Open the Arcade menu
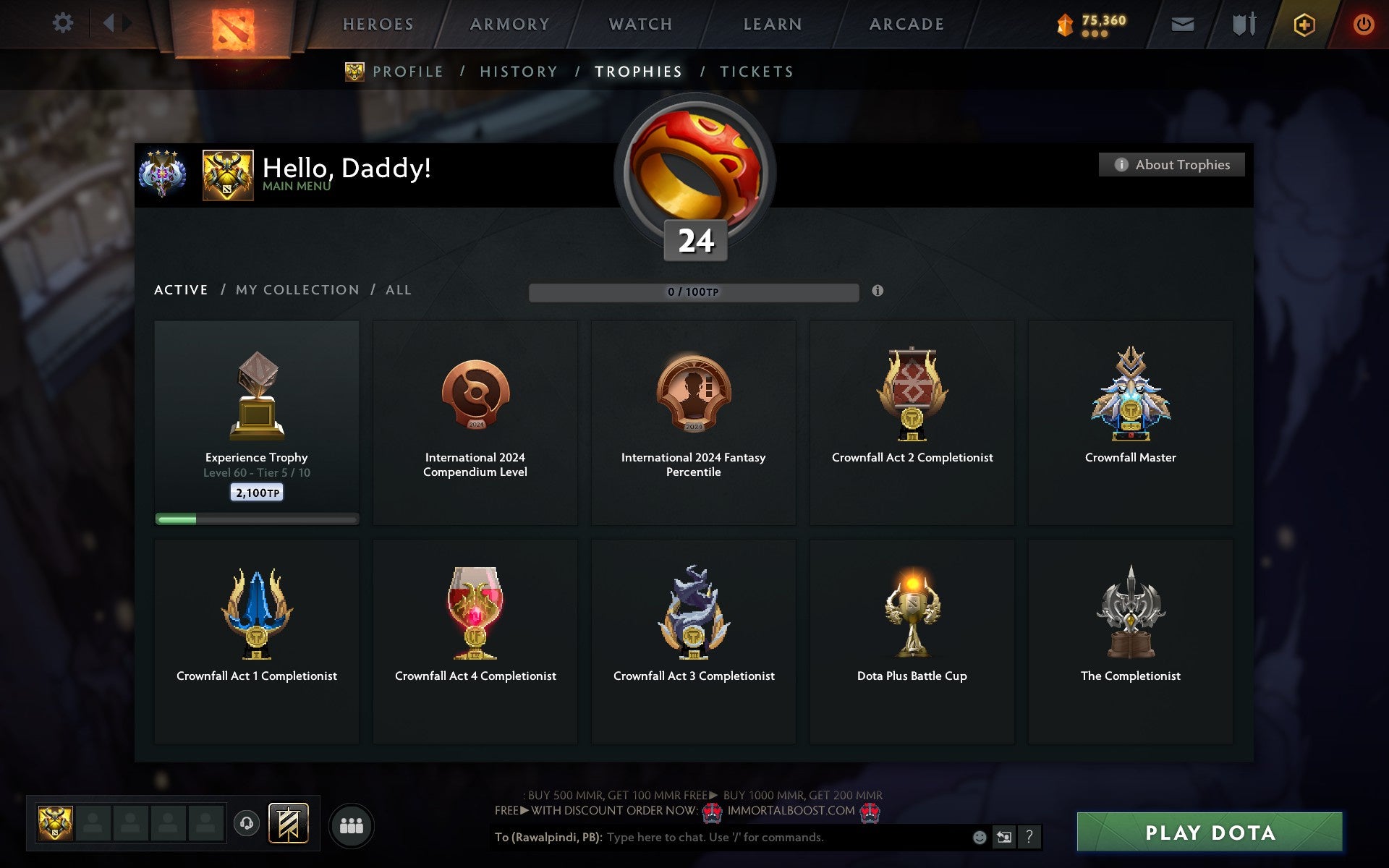 tap(906, 23)
